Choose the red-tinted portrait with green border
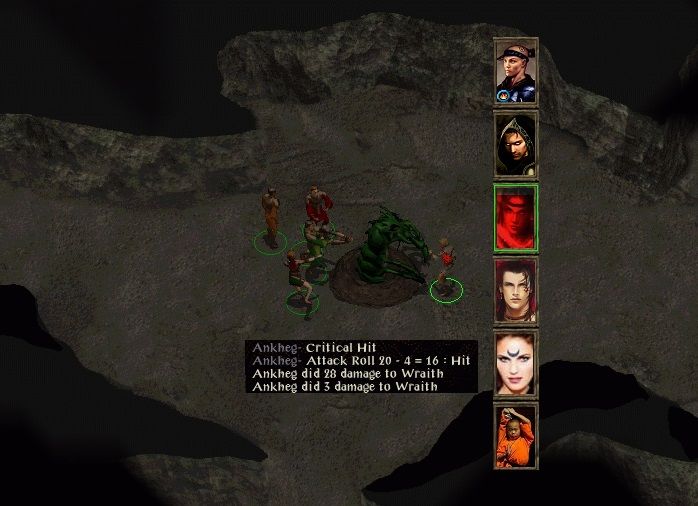This screenshot has height=506, width=698. (515, 218)
